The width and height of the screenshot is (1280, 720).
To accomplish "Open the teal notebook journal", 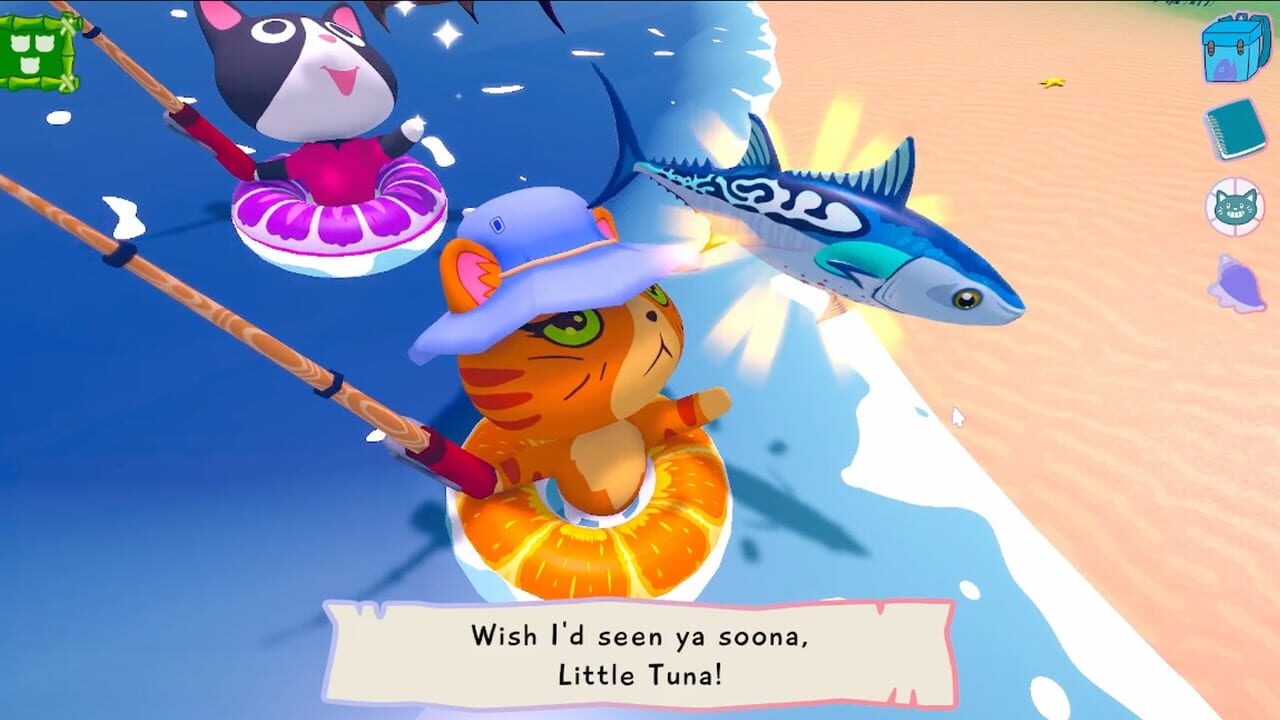I will click(x=1235, y=128).
